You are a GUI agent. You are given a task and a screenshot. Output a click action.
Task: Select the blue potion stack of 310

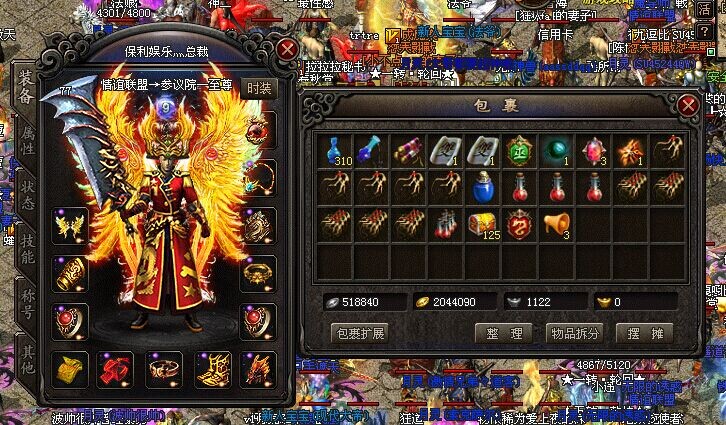337,151
